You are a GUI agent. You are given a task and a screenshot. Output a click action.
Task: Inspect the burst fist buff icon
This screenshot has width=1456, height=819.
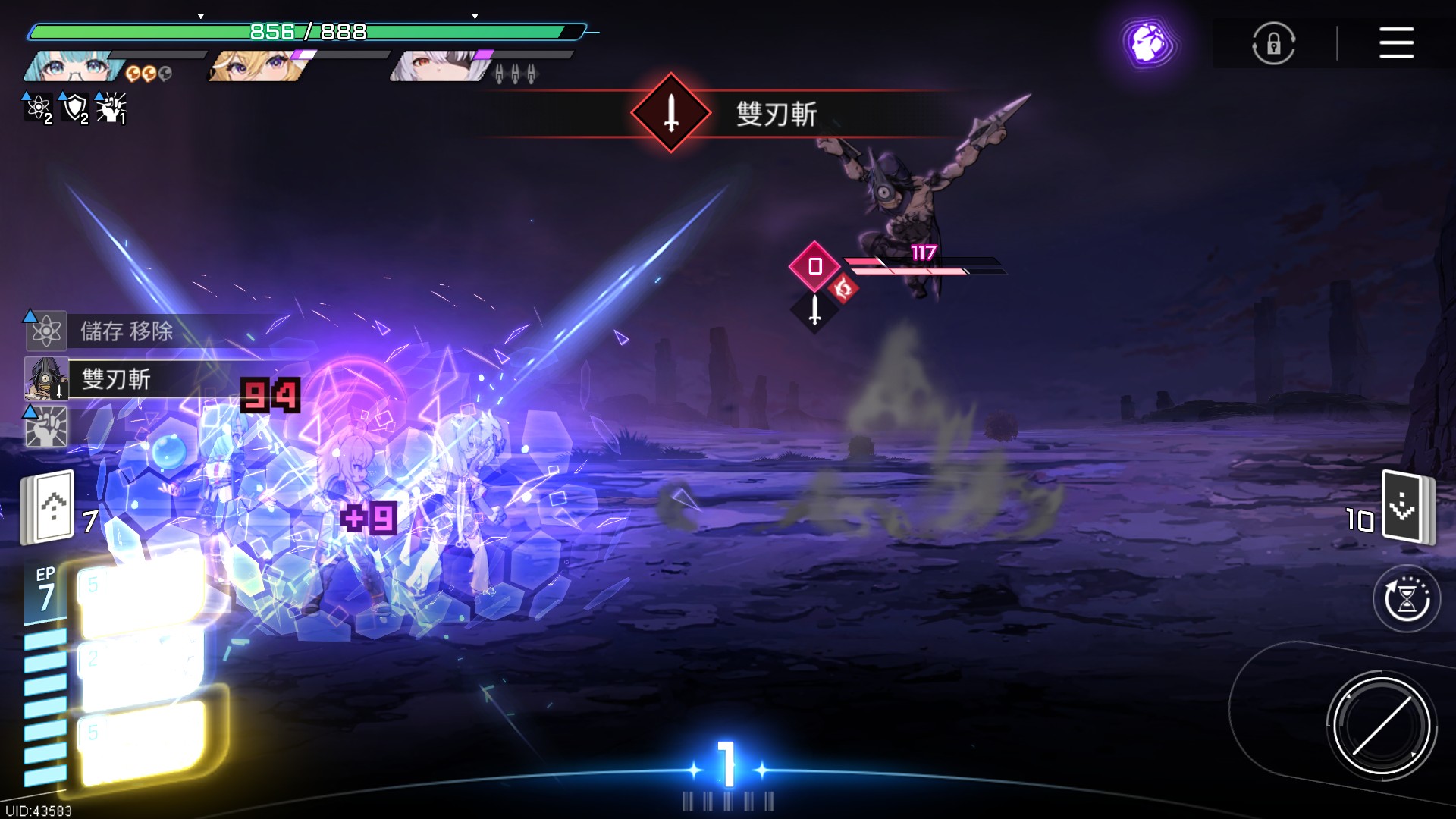tap(111, 108)
